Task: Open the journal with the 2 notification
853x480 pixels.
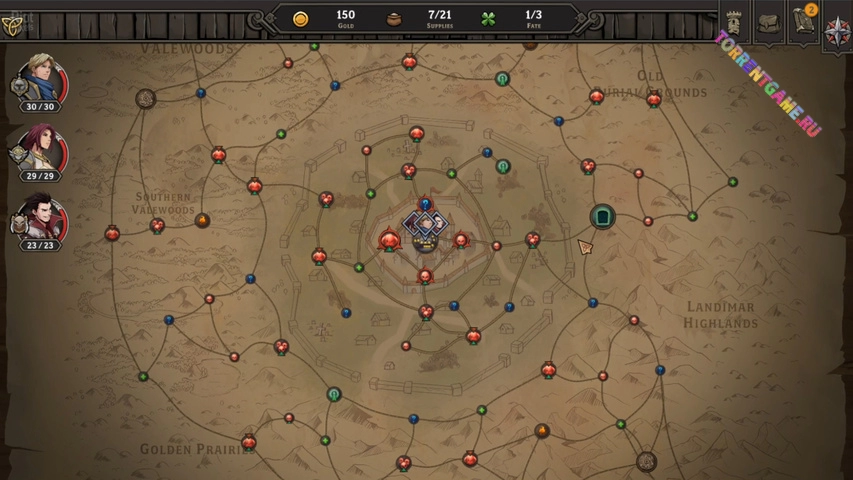Action: coord(803,23)
